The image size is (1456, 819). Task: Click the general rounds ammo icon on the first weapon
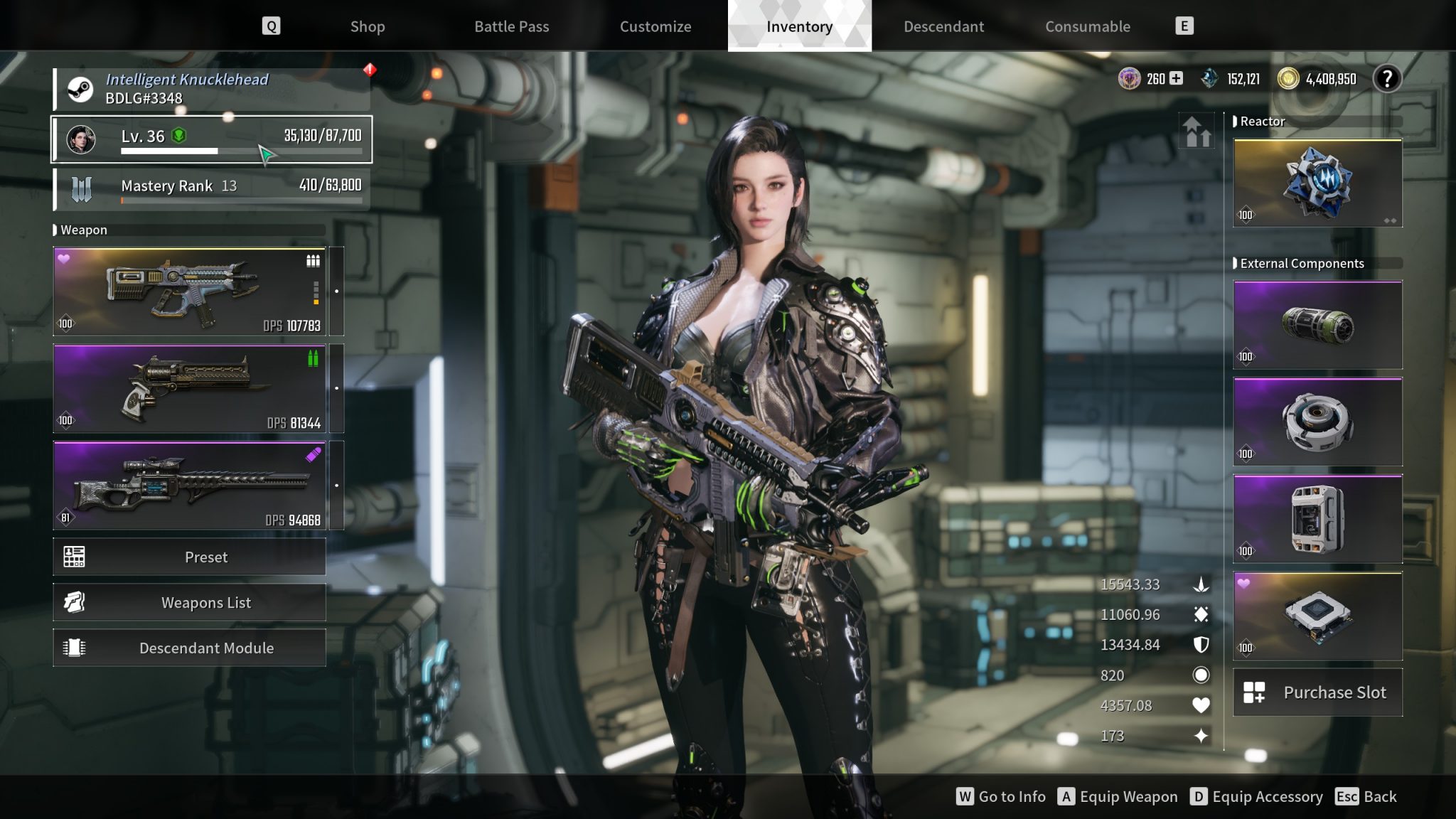[x=312, y=261]
